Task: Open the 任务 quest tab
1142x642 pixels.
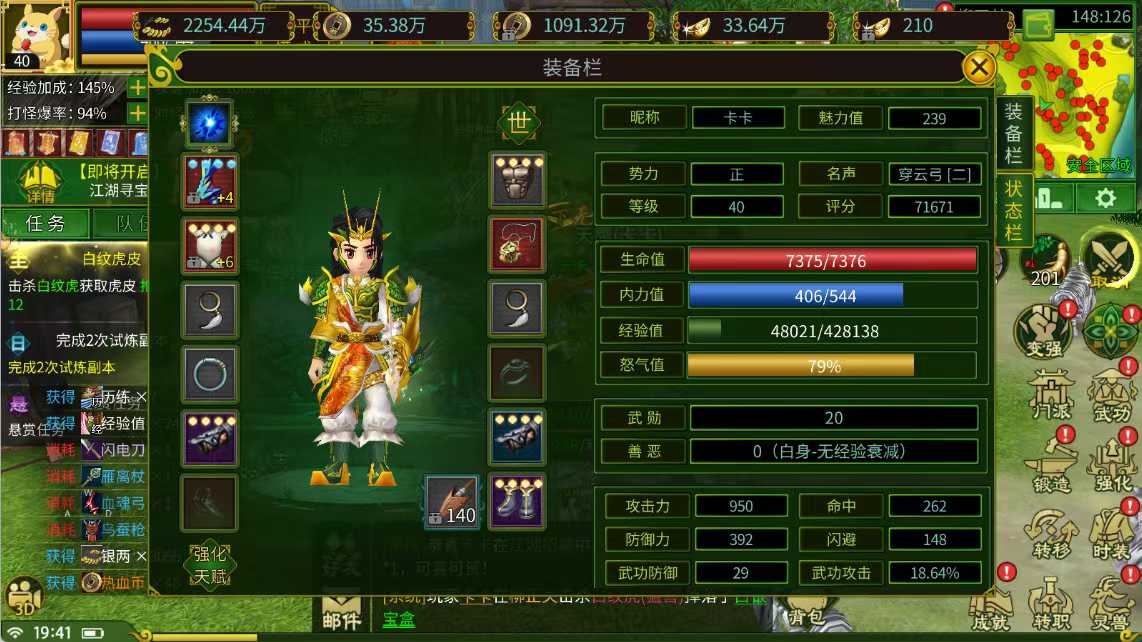Action: (45, 223)
